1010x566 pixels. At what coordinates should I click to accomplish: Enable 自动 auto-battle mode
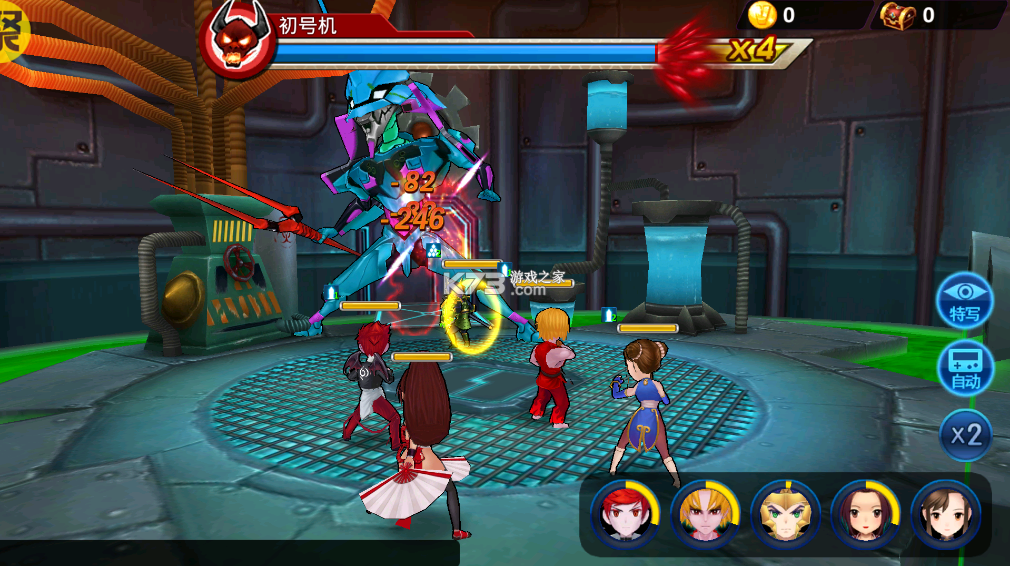pyautogui.click(x=965, y=368)
